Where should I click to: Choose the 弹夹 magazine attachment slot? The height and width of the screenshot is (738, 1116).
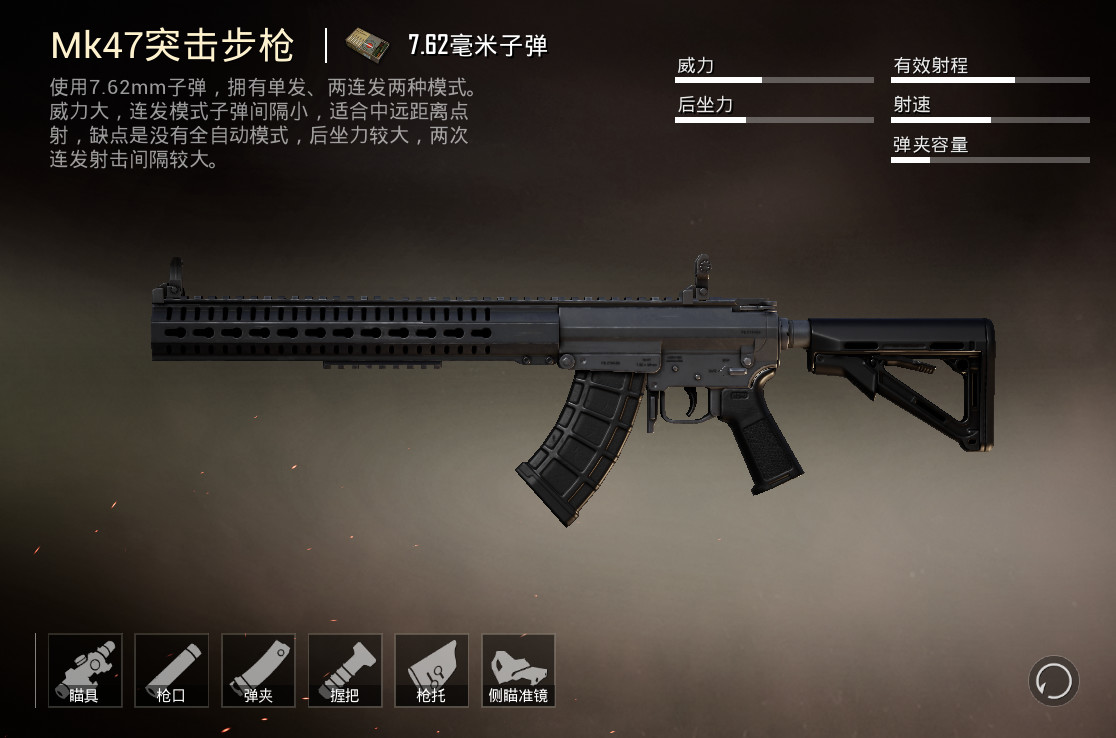(x=258, y=670)
